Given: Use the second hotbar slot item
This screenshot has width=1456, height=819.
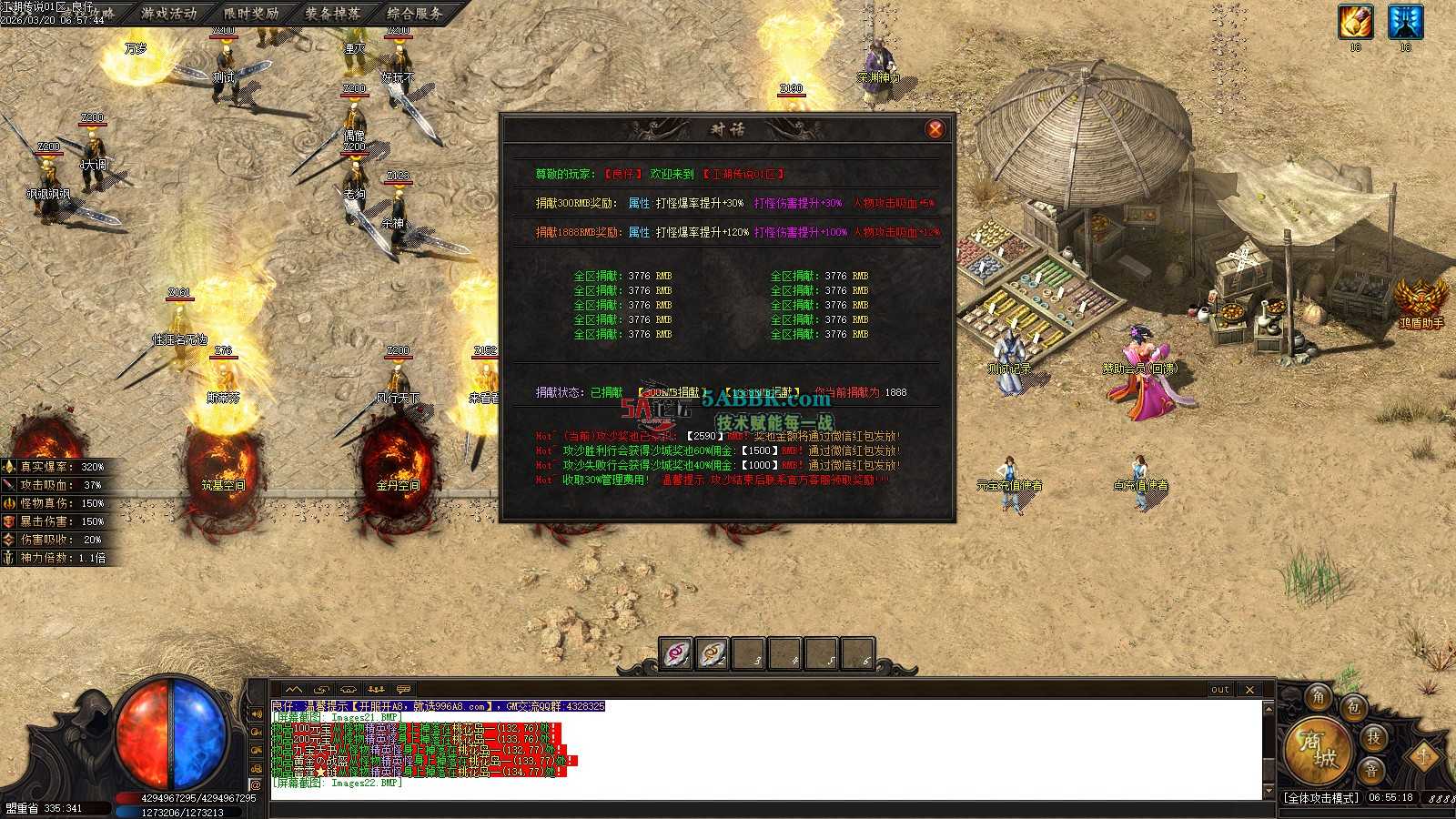Looking at the screenshot, I should [x=713, y=653].
